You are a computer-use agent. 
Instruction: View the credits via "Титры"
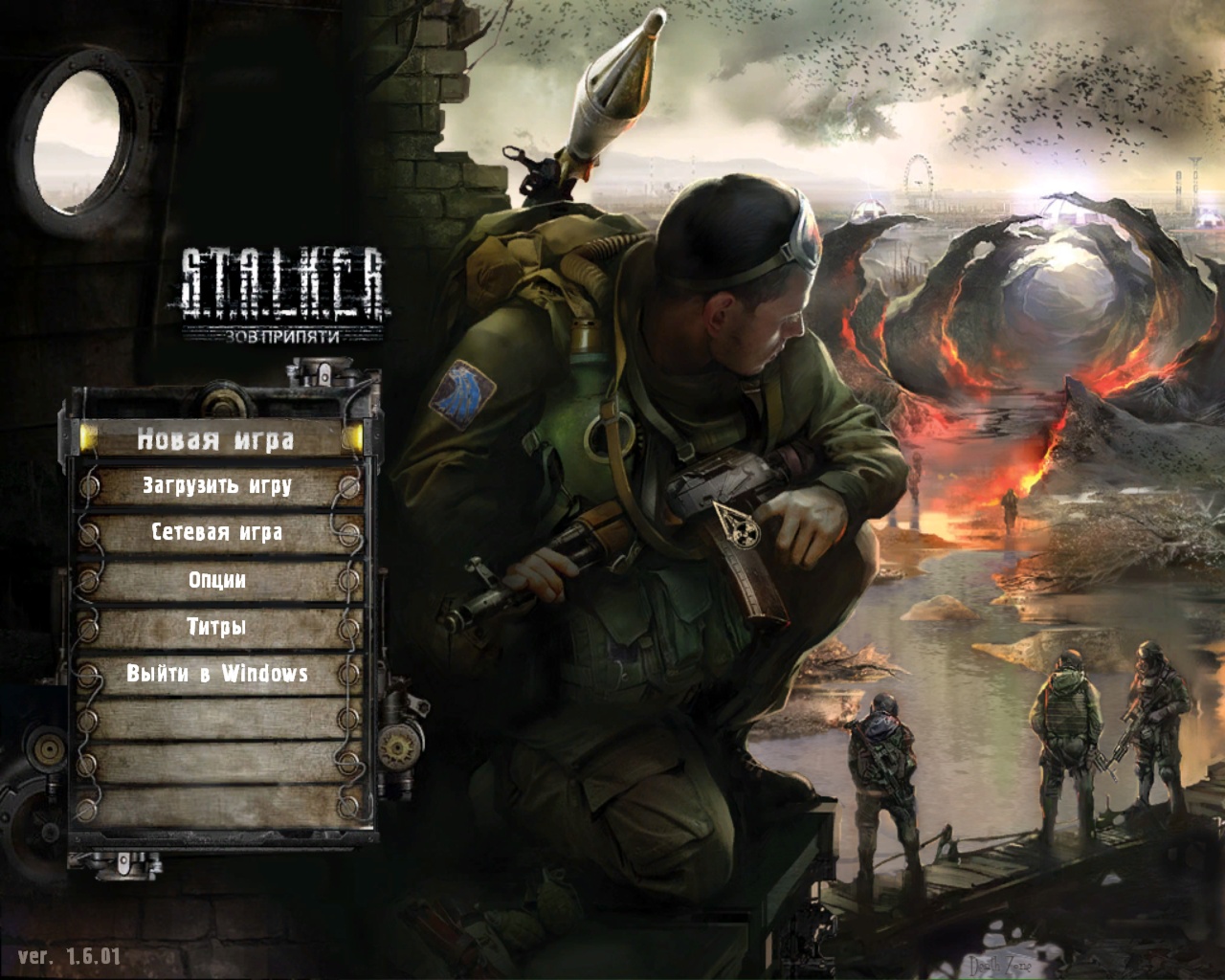tap(217, 628)
